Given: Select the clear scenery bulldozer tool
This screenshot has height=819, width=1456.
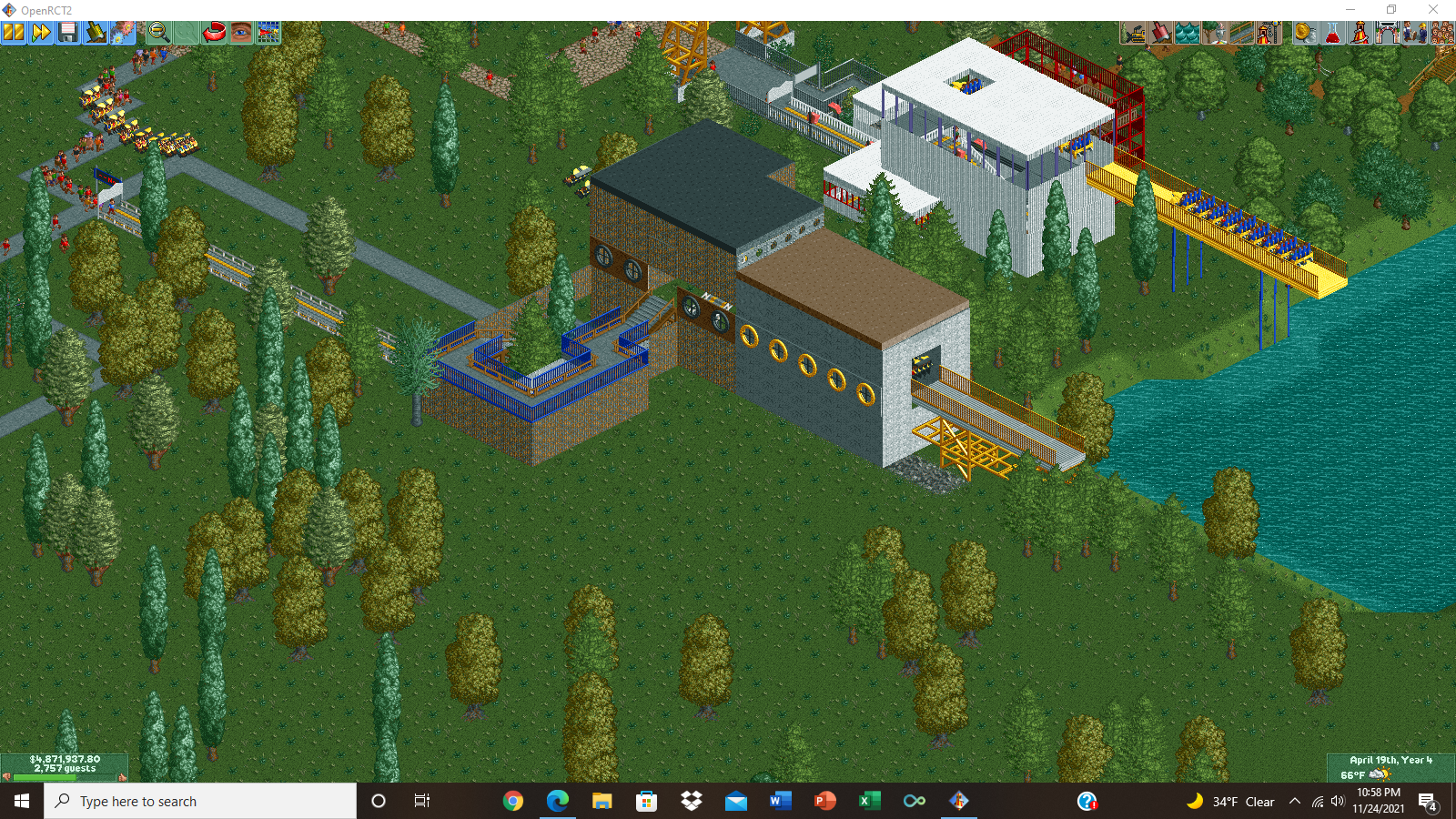Looking at the screenshot, I should click(x=1133, y=32).
